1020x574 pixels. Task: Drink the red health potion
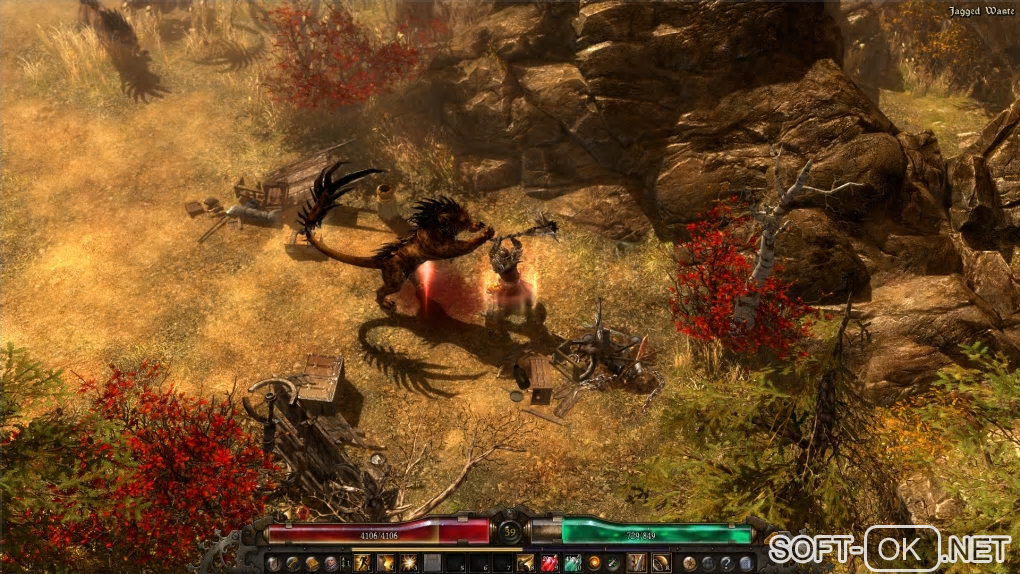[548, 563]
